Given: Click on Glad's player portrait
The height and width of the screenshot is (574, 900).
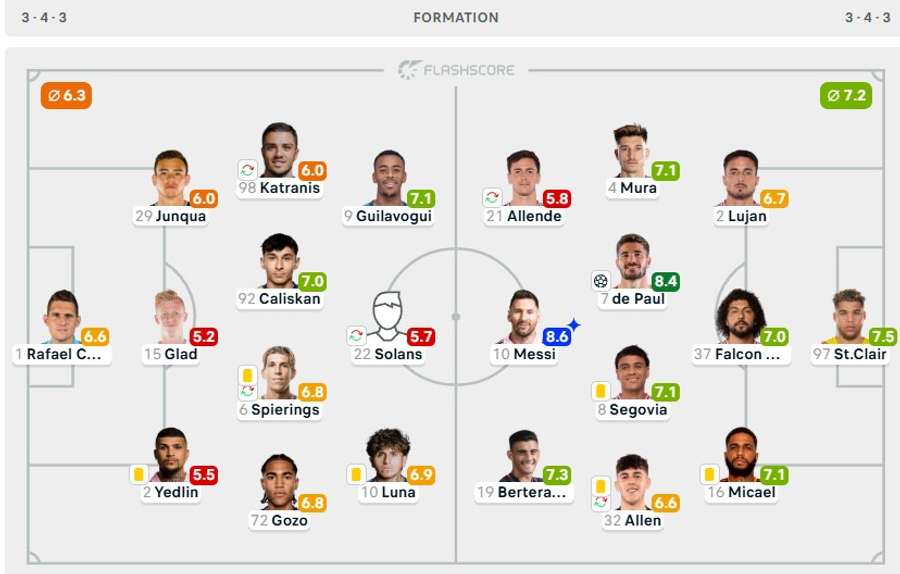Looking at the screenshot, I should point(171,316).
